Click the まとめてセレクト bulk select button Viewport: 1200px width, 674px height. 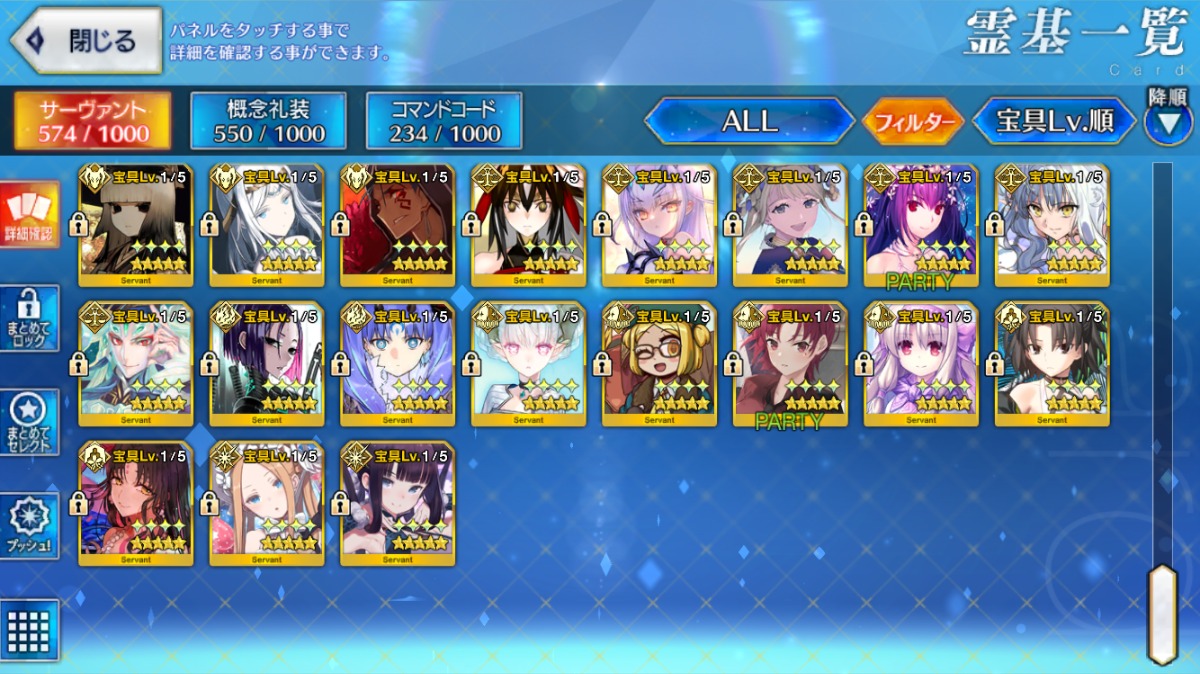[30, 422]
